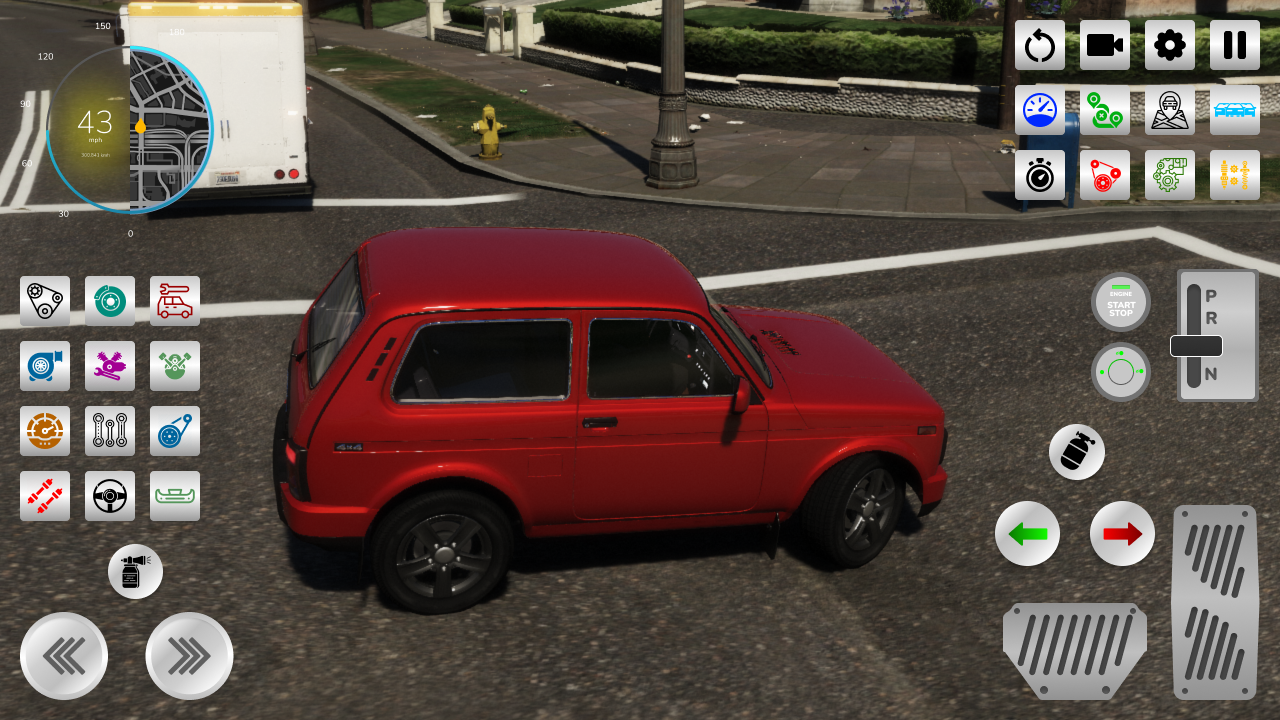Select the turbocharger tuning icon
Image resolution: width=1280 pixels, height=720 pixels.
(45, 366)
